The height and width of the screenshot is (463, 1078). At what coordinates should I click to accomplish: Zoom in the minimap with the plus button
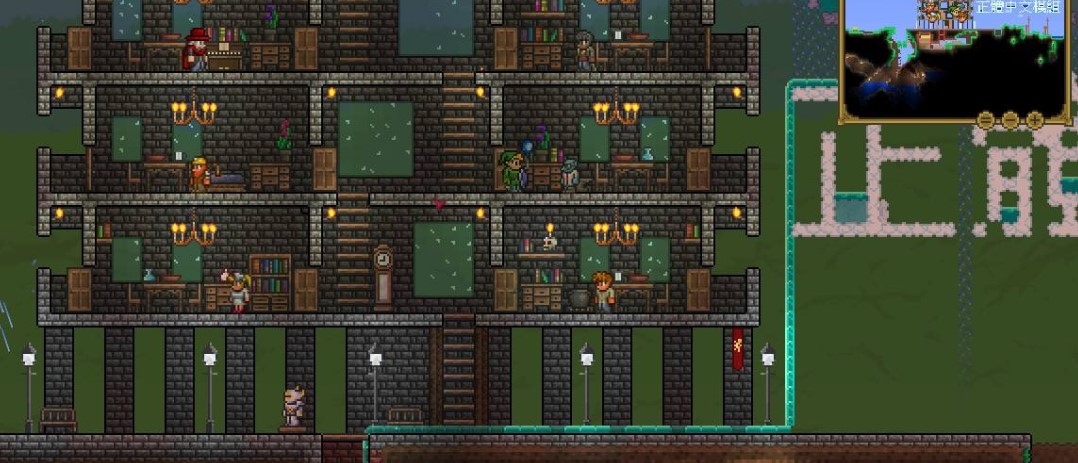coord(1035,121)
